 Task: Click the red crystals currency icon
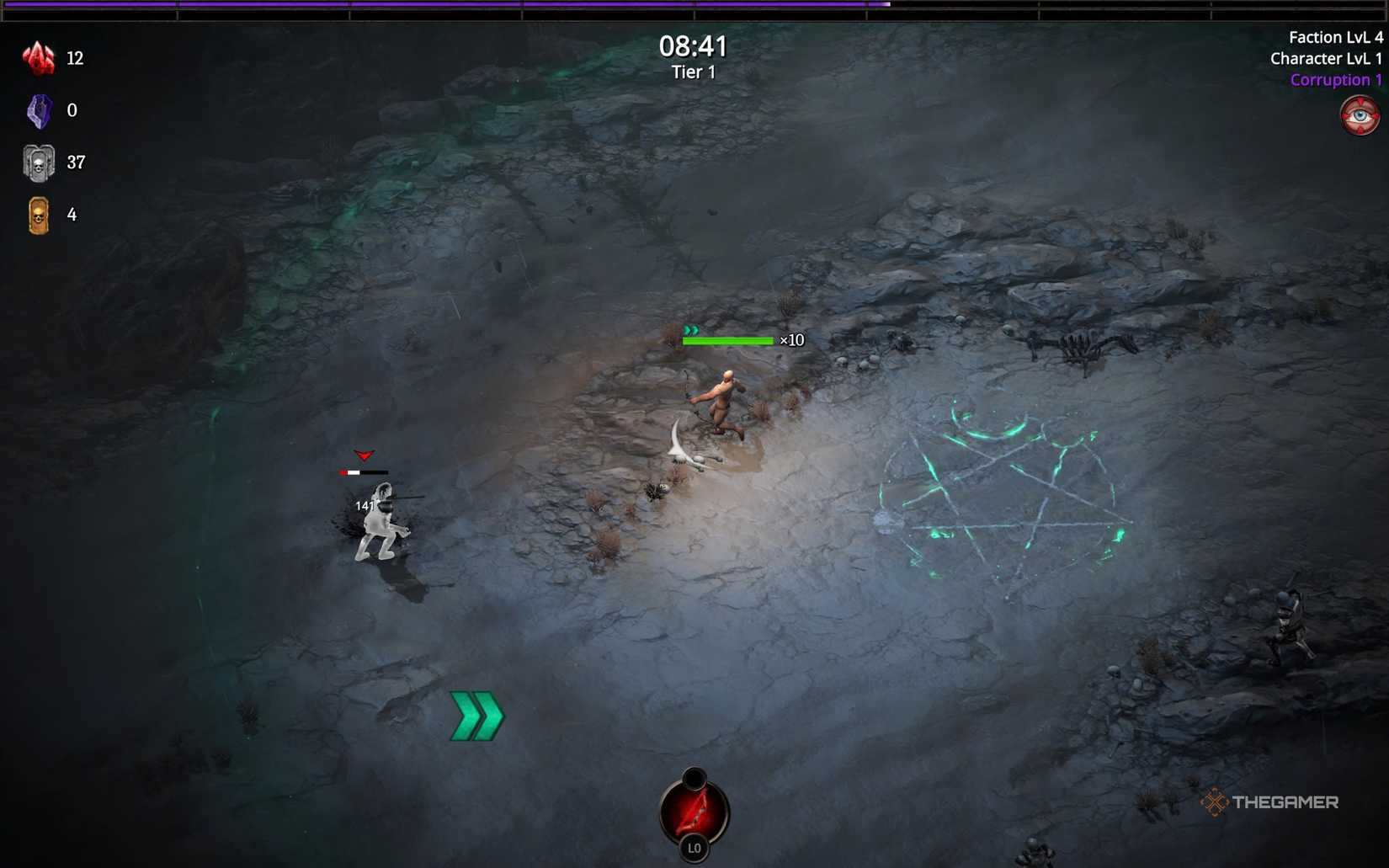click(38, 57)
